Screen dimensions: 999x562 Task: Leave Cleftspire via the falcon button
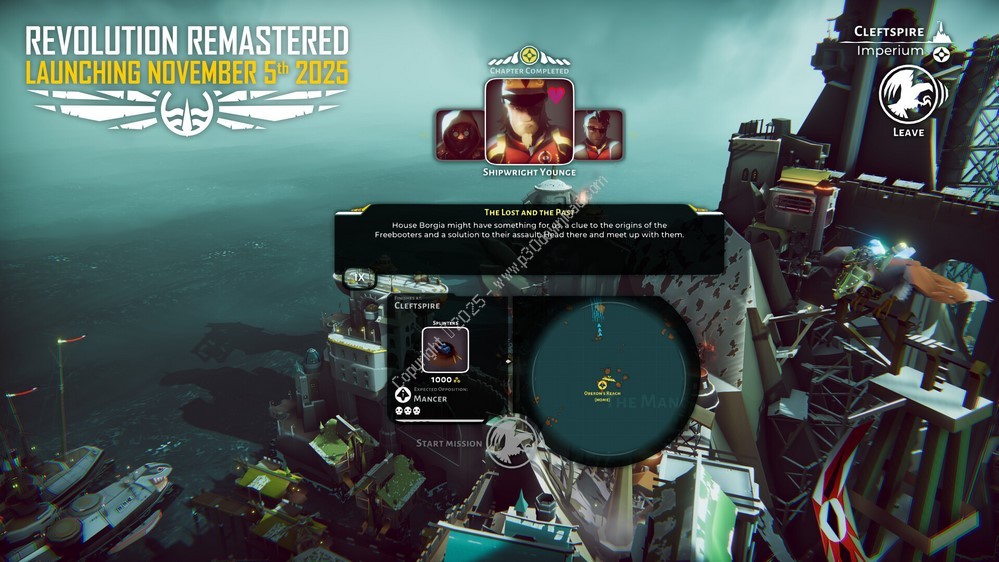912,94
